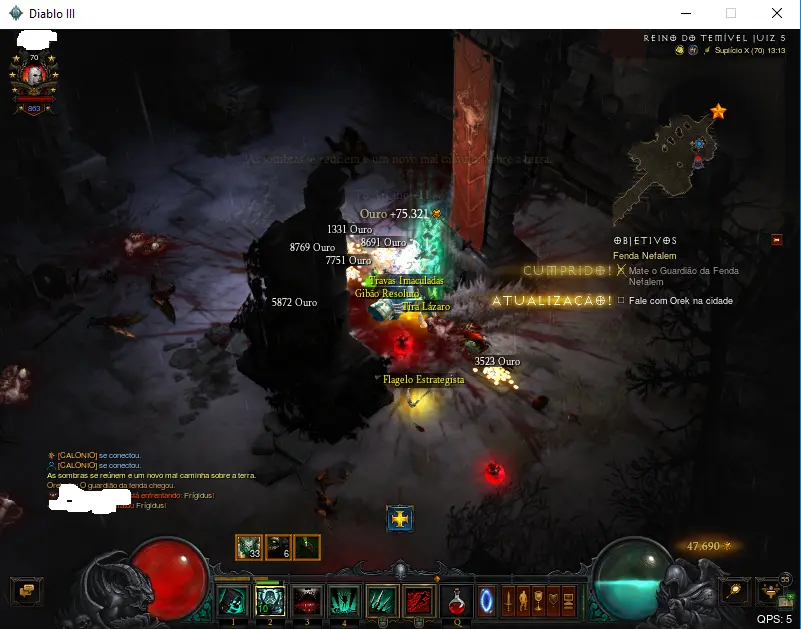
Task: Open the sword menu button
Action: click(509, 602)
